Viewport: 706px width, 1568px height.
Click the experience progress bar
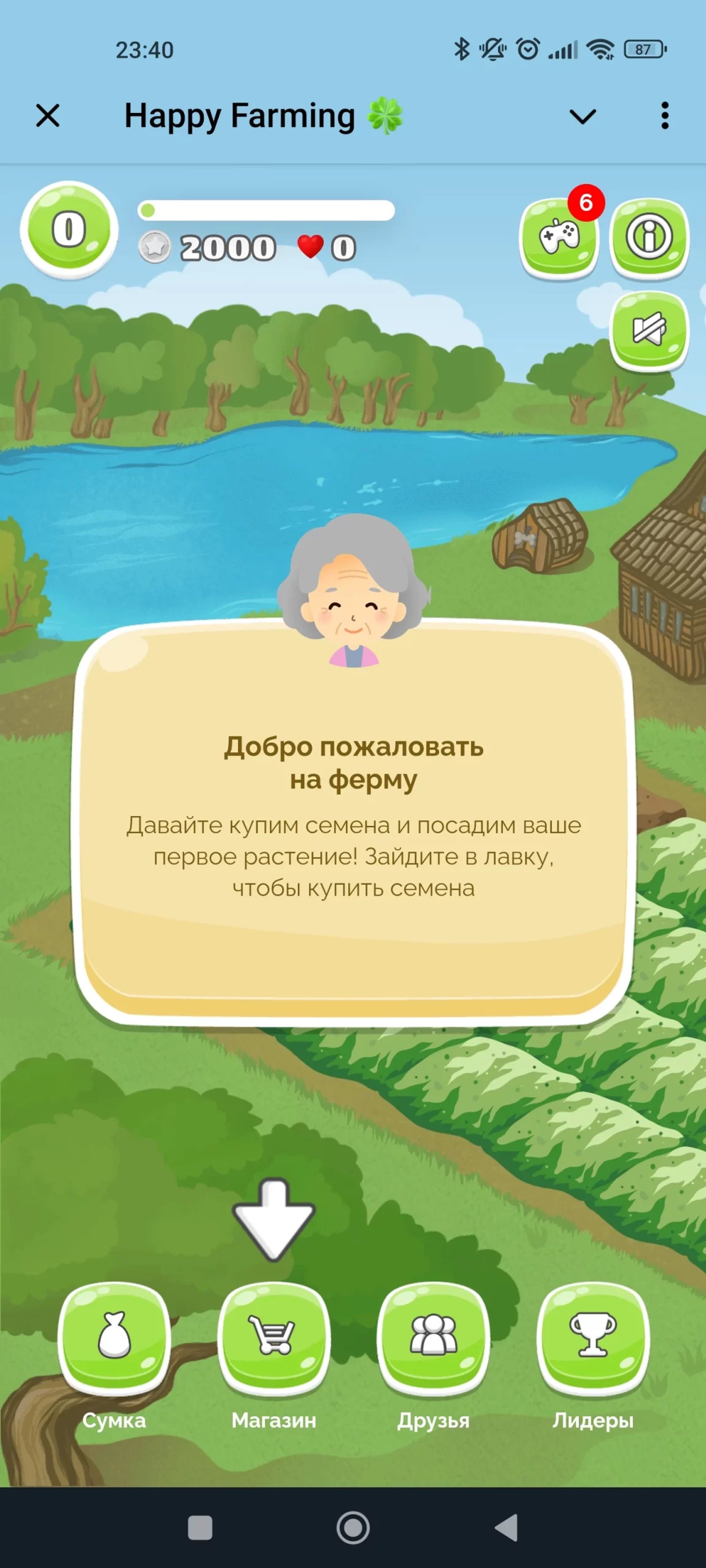pyautogui.click(x=268, y=209)
